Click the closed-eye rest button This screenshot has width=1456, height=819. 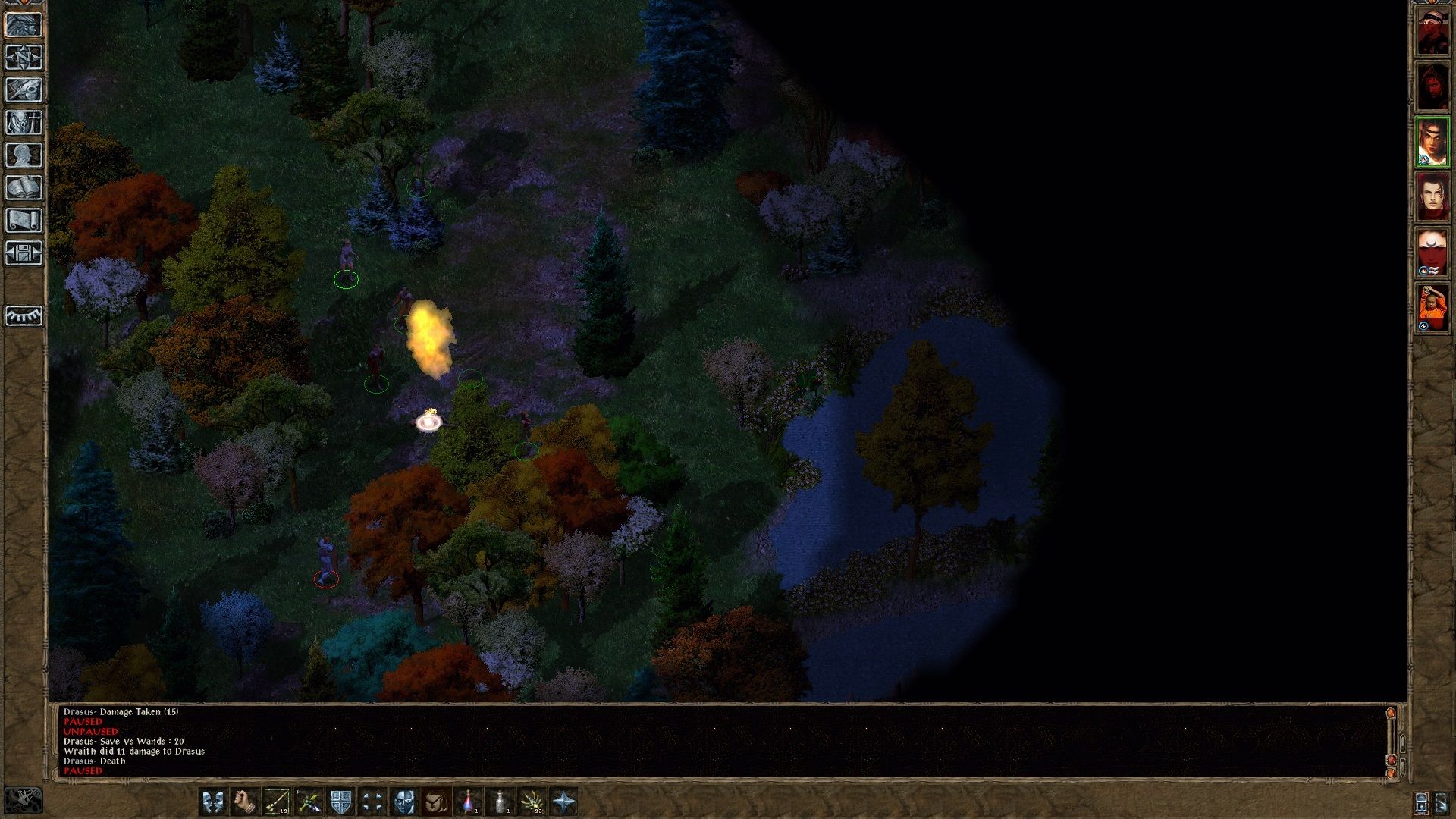tap(24, 315)
